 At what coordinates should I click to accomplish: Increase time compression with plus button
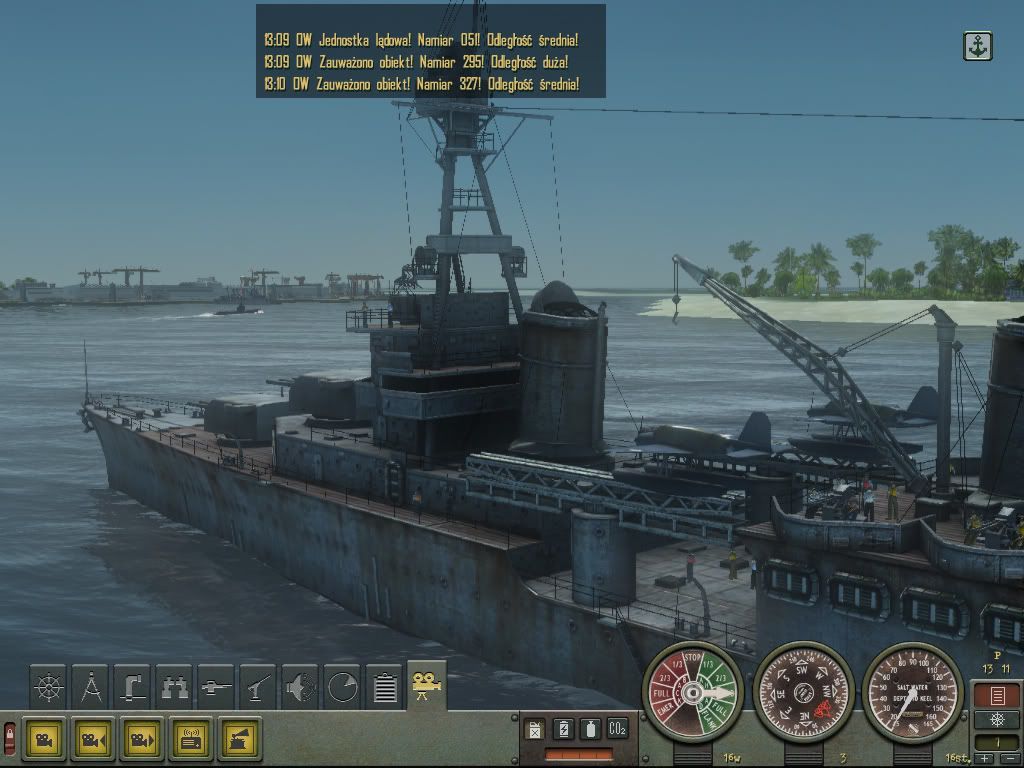[x=986, y=759]
